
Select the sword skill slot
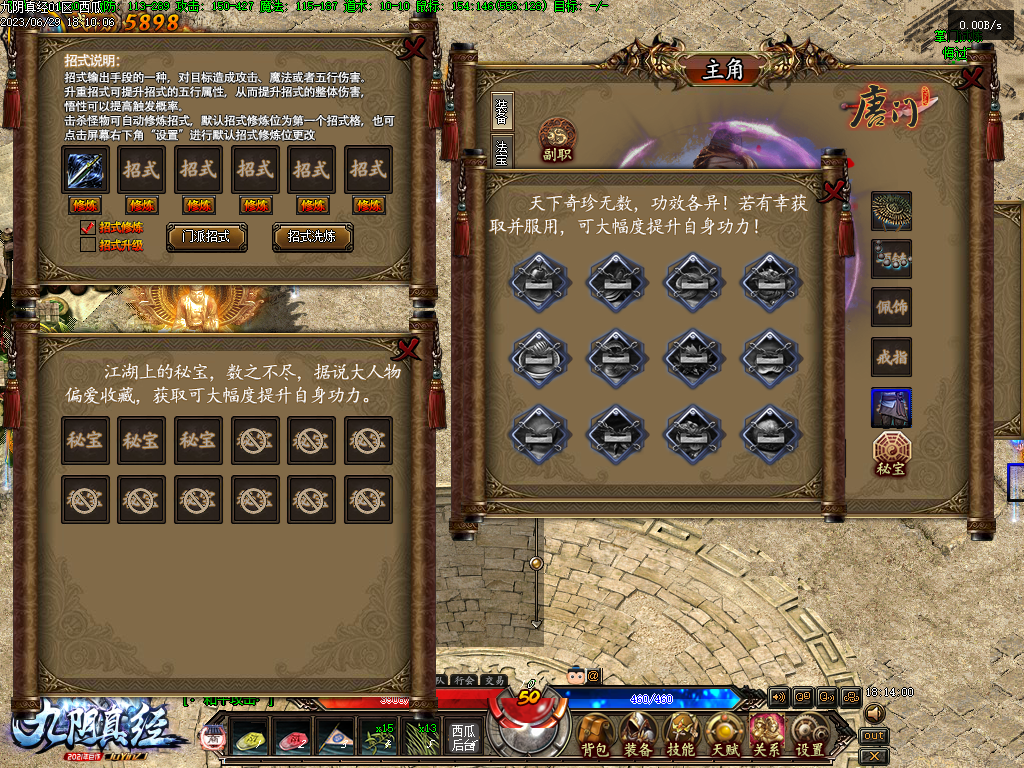point(86,169)
